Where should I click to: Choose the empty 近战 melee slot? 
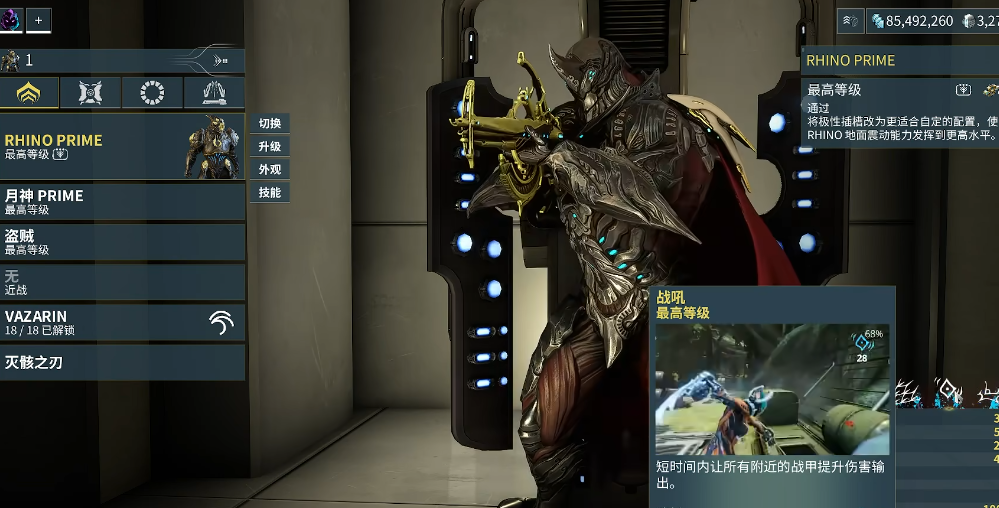[x=122, y=282]
